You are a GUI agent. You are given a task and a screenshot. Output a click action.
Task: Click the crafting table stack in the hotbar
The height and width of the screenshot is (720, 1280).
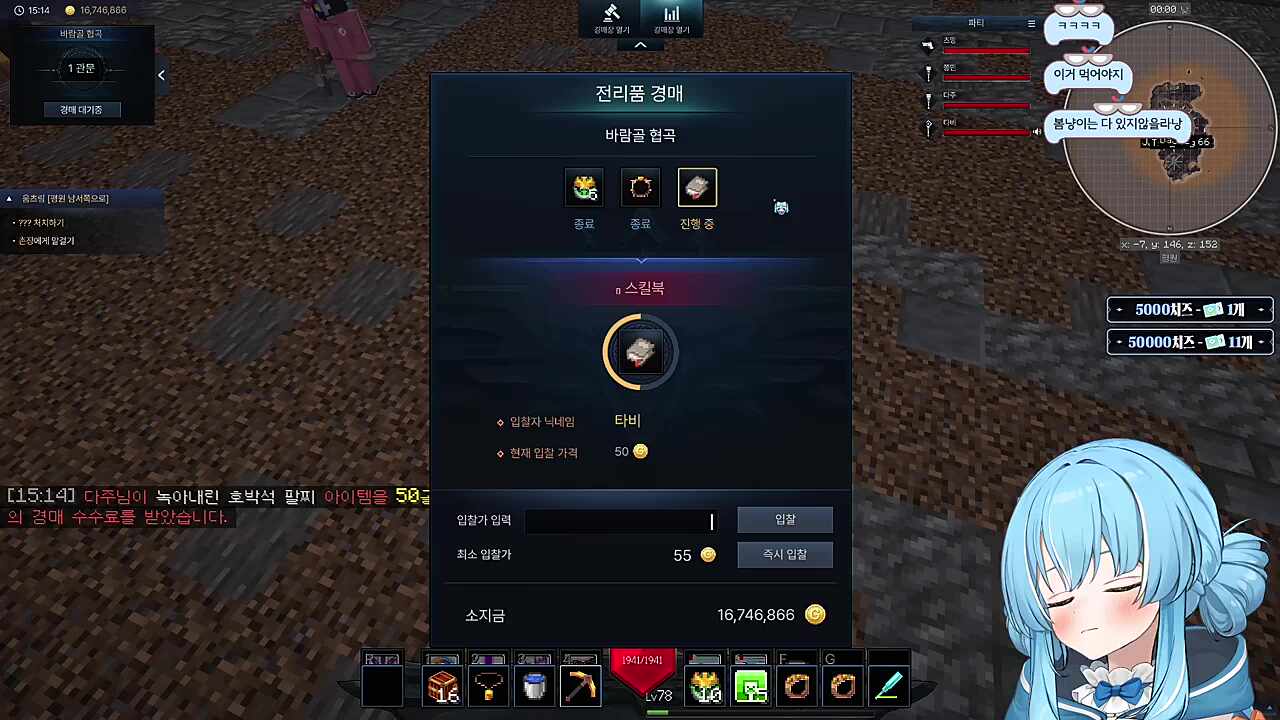[x=442, y=685]
